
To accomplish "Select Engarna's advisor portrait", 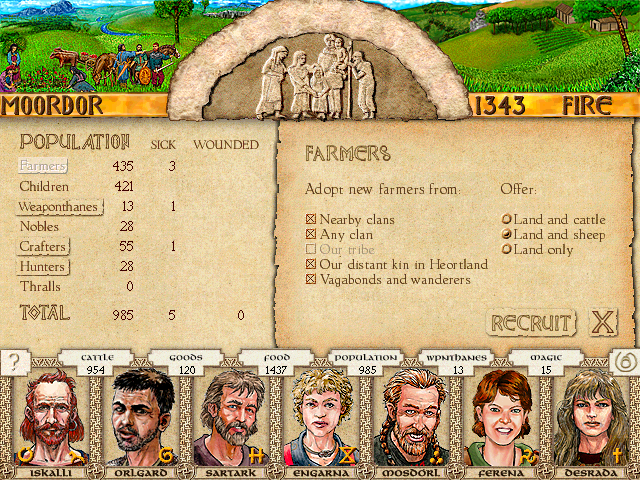I will pyautogui.click(x=320, y=418).
